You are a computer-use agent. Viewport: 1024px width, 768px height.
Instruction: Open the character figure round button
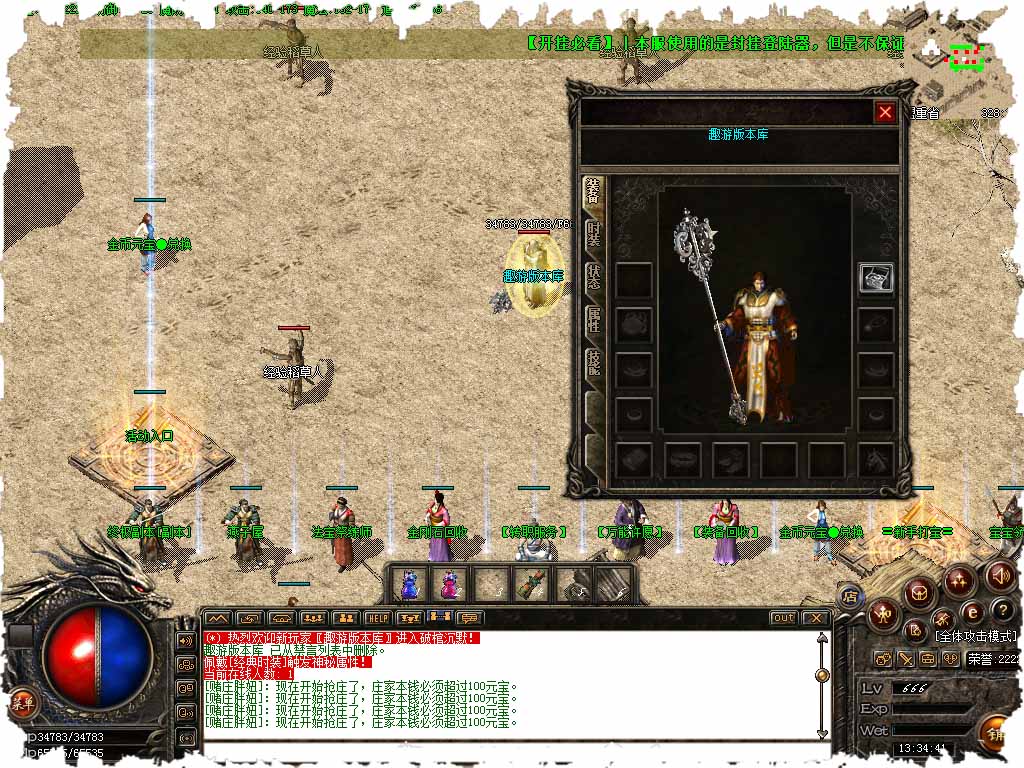884,613
